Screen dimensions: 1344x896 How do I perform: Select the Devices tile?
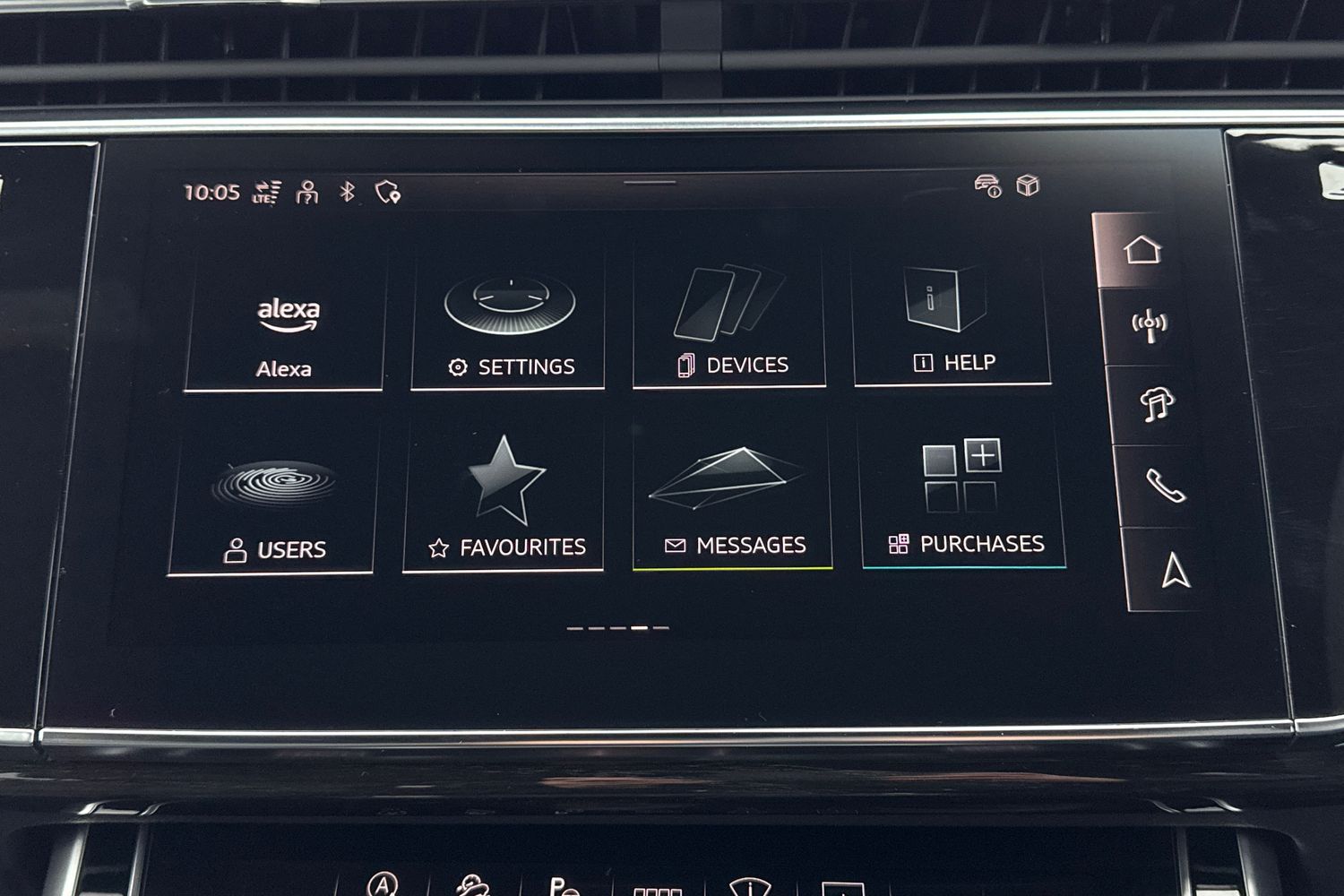[729, 324]
